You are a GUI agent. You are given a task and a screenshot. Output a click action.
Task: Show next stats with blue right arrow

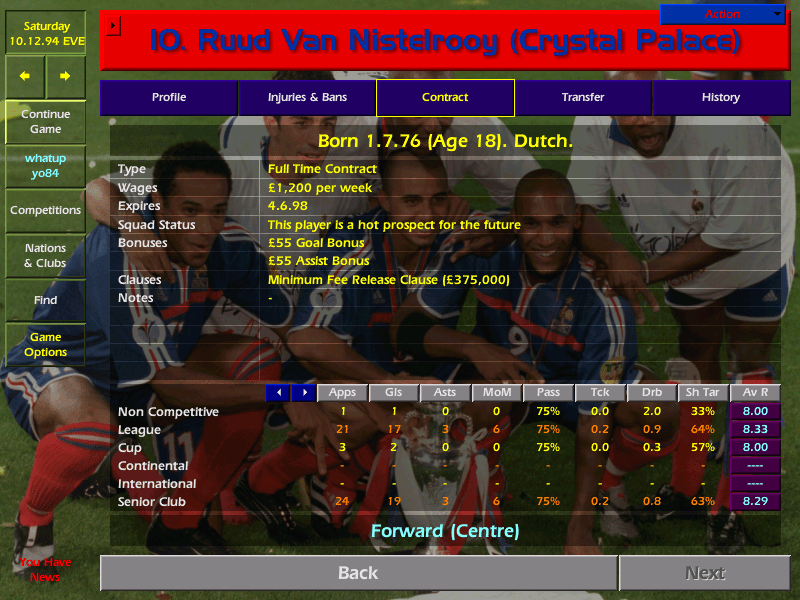[x=303, y=393]
